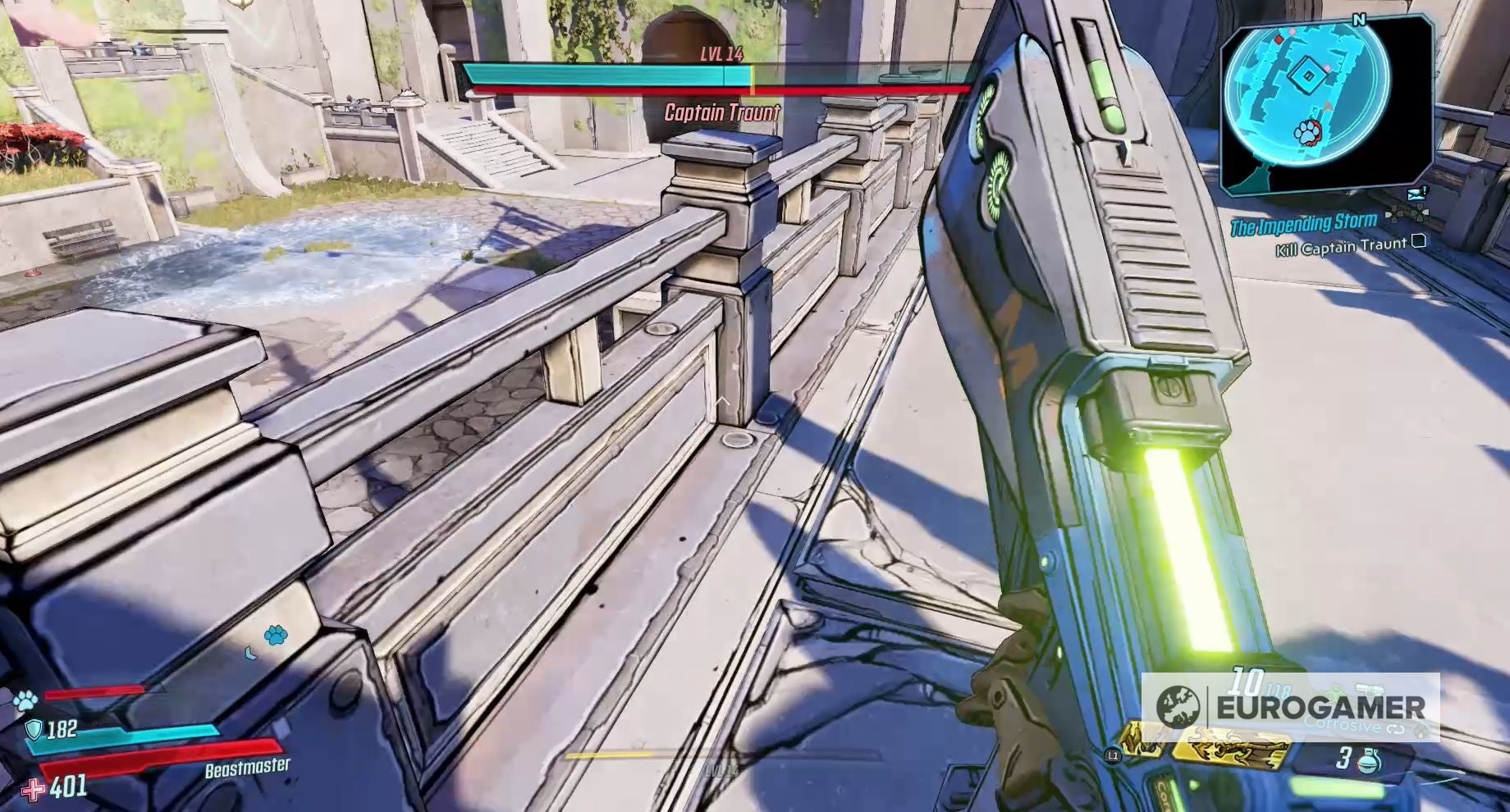Click the pet paw icon above health bars
This screenshot has width=1510, height=812.
point(25,700)
